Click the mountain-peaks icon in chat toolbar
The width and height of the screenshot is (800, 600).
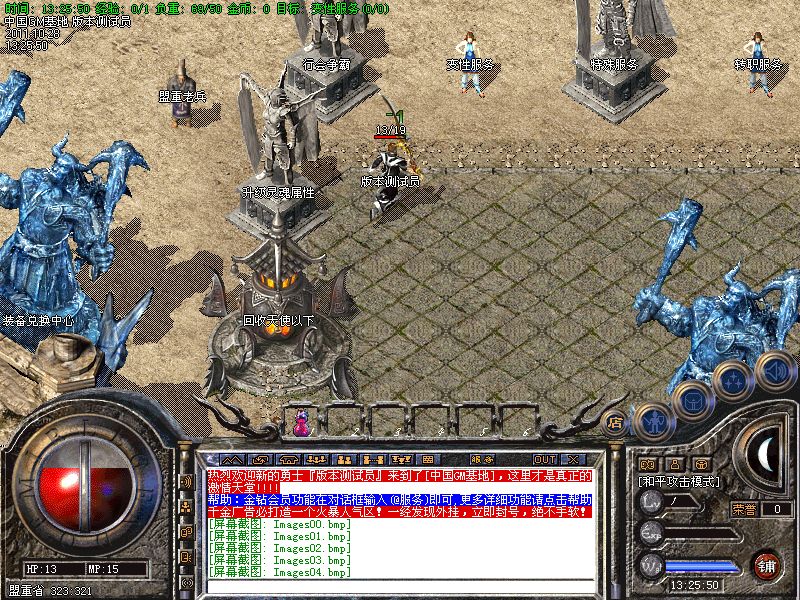tap(231, 460)
